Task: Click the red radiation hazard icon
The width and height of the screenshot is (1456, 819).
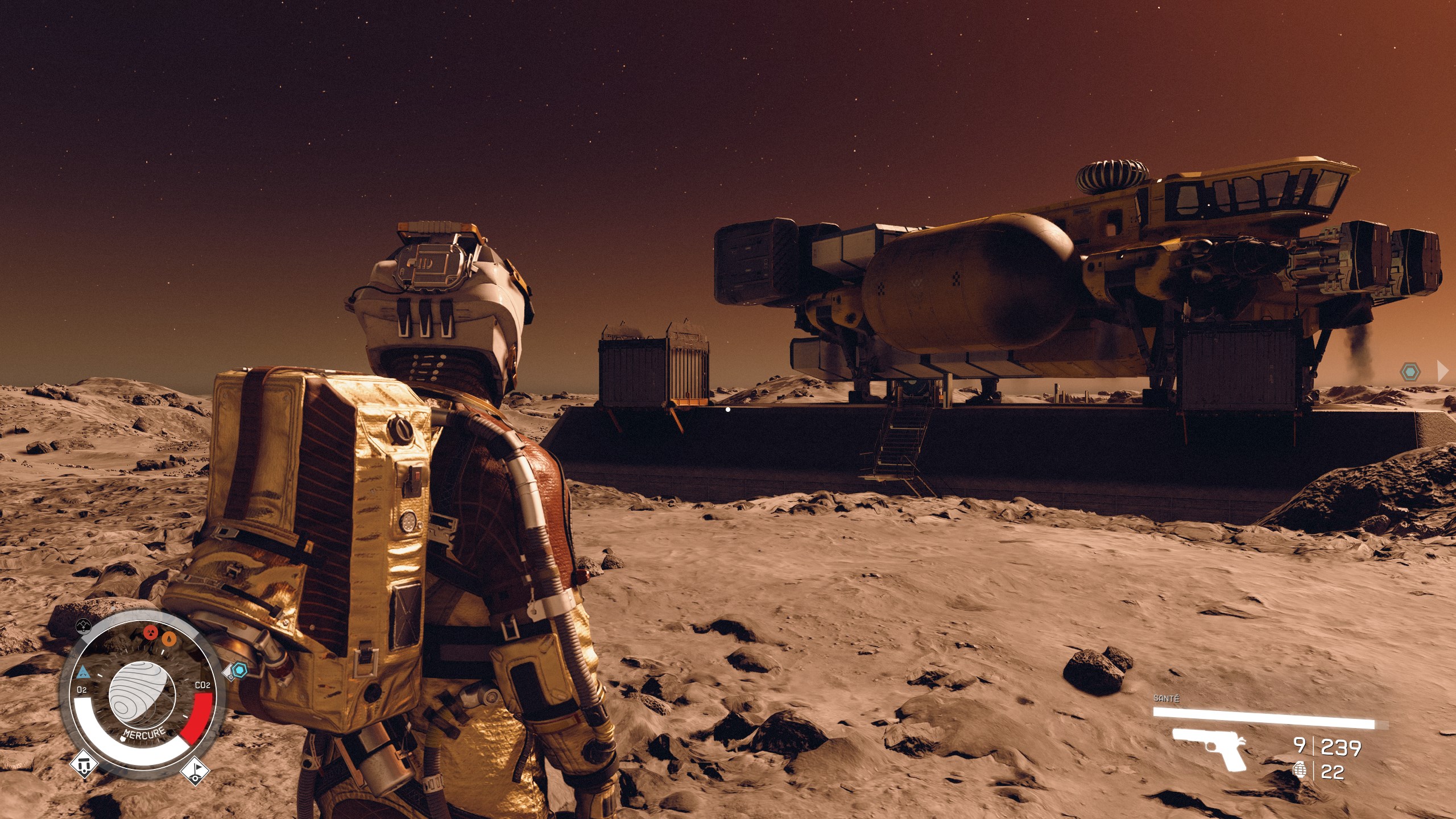Action: click(x=150, y=632)
